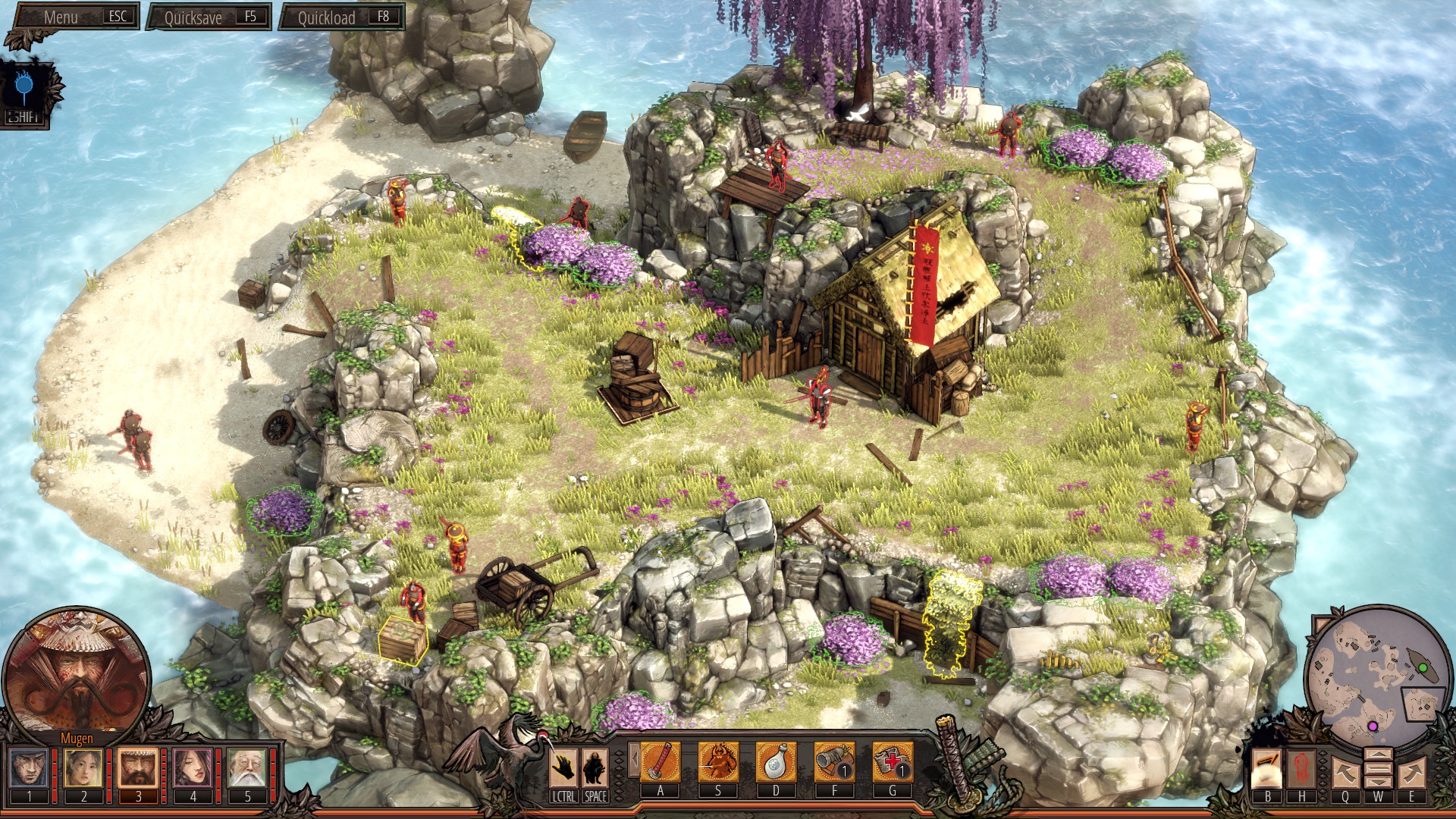Toggle the red enemy silhouette highlight icon
The width and height of the screenshot is (1456, 819).
coord(1301,768)
